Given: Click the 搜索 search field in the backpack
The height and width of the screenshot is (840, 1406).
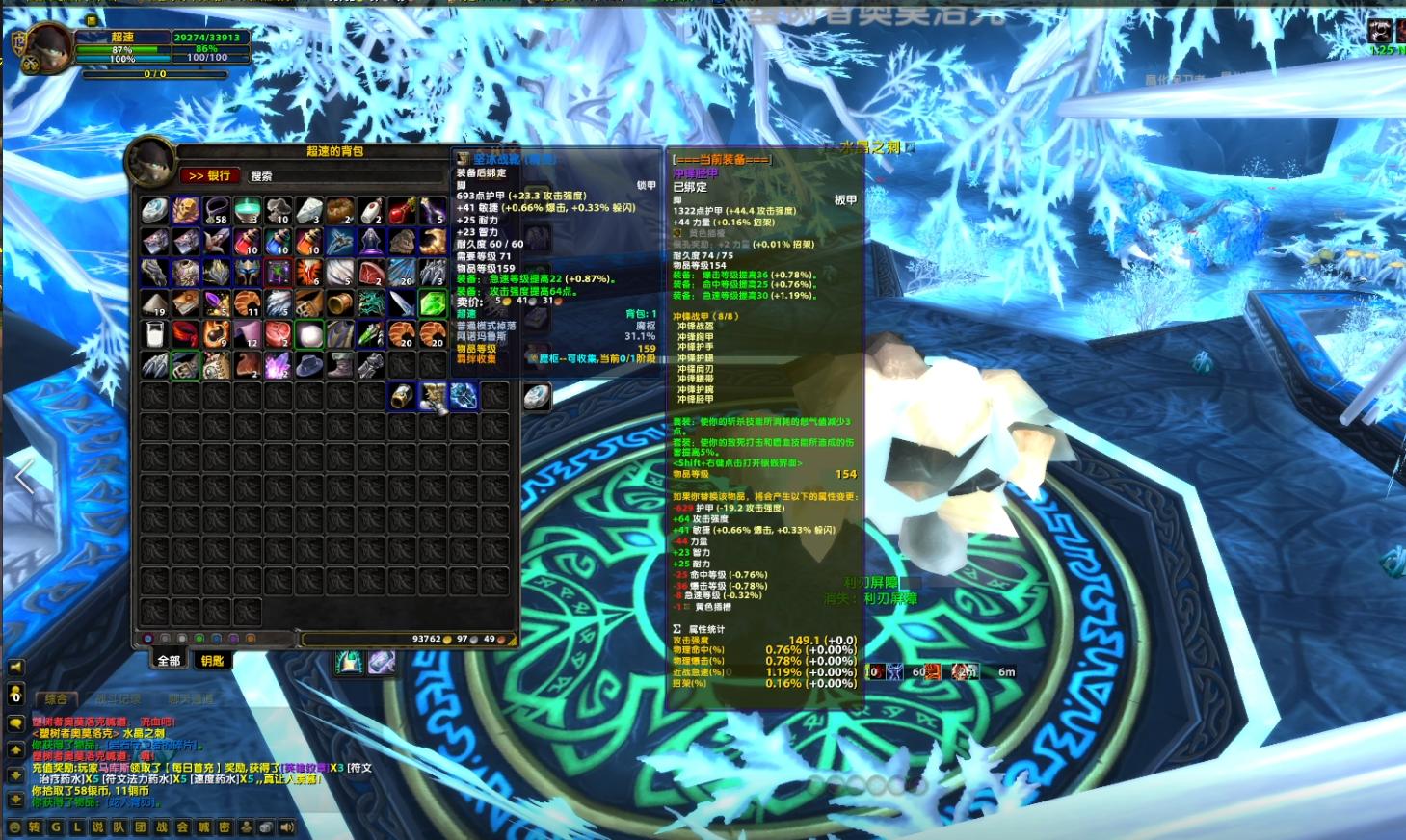Looking at the screenshot, I should click(x=308, y=176).
